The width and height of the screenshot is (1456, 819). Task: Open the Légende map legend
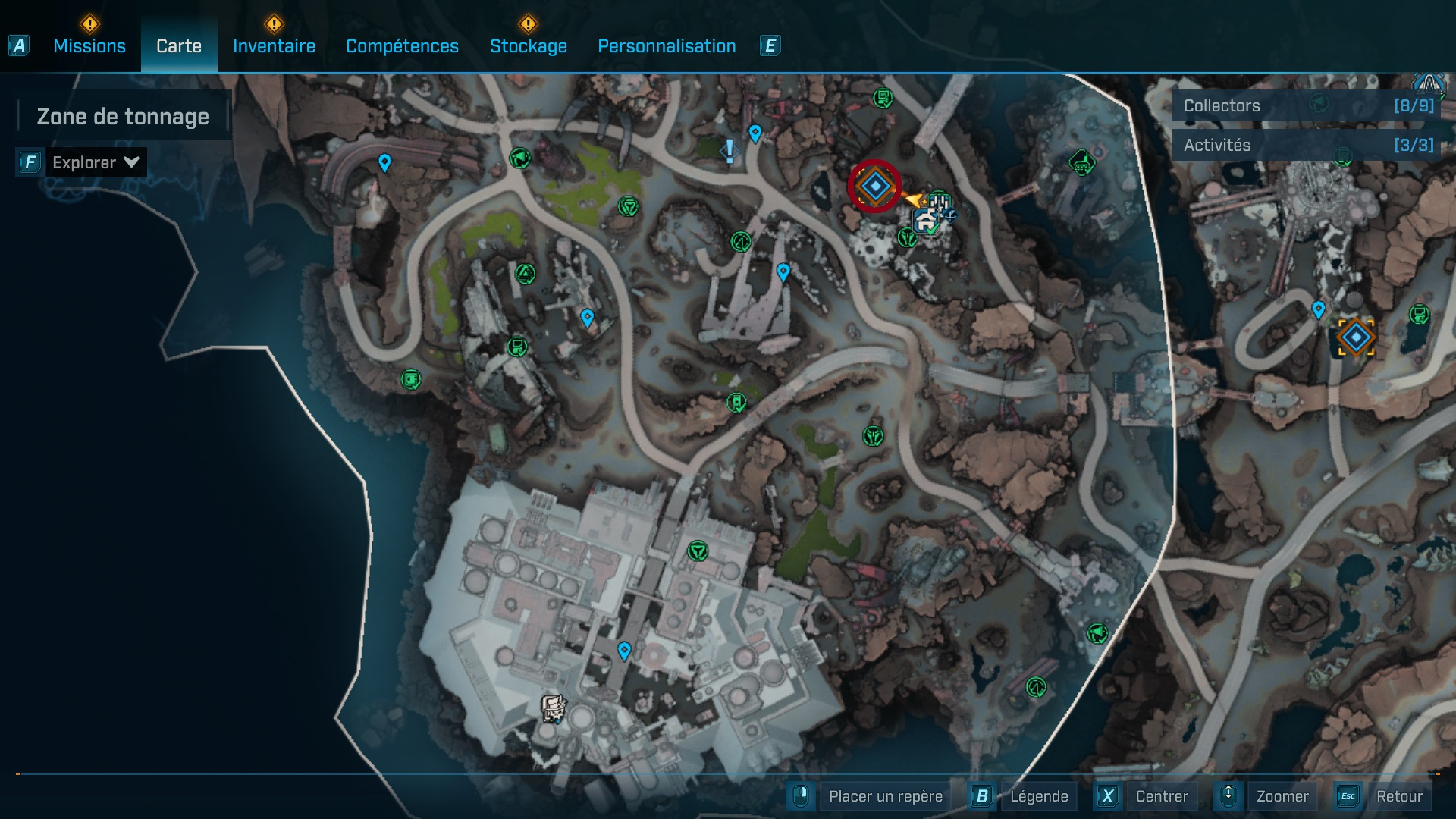(x=1038, y=796)
